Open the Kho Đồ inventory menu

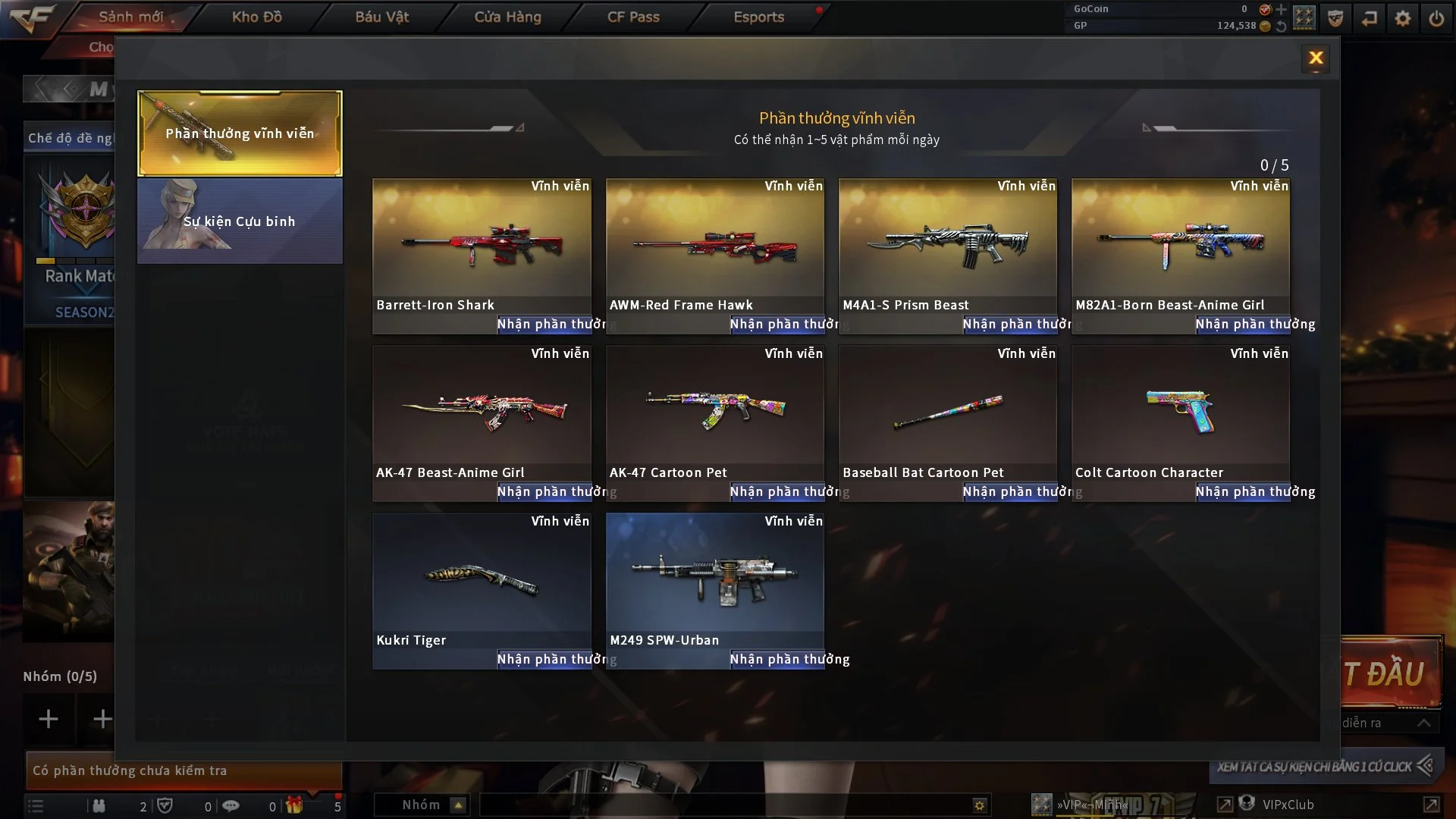(257, 17)
